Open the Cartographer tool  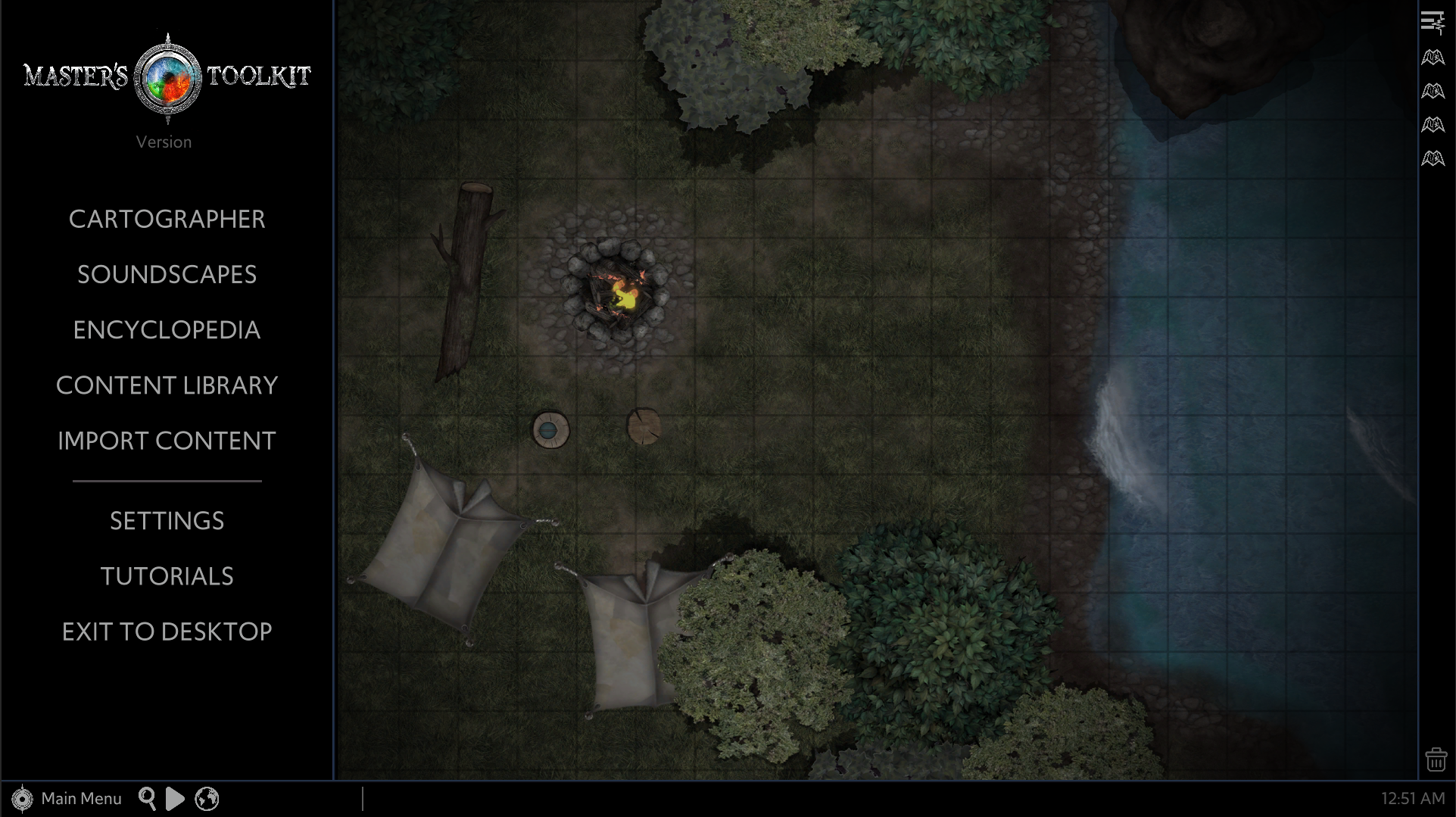(x=167, y=220)
